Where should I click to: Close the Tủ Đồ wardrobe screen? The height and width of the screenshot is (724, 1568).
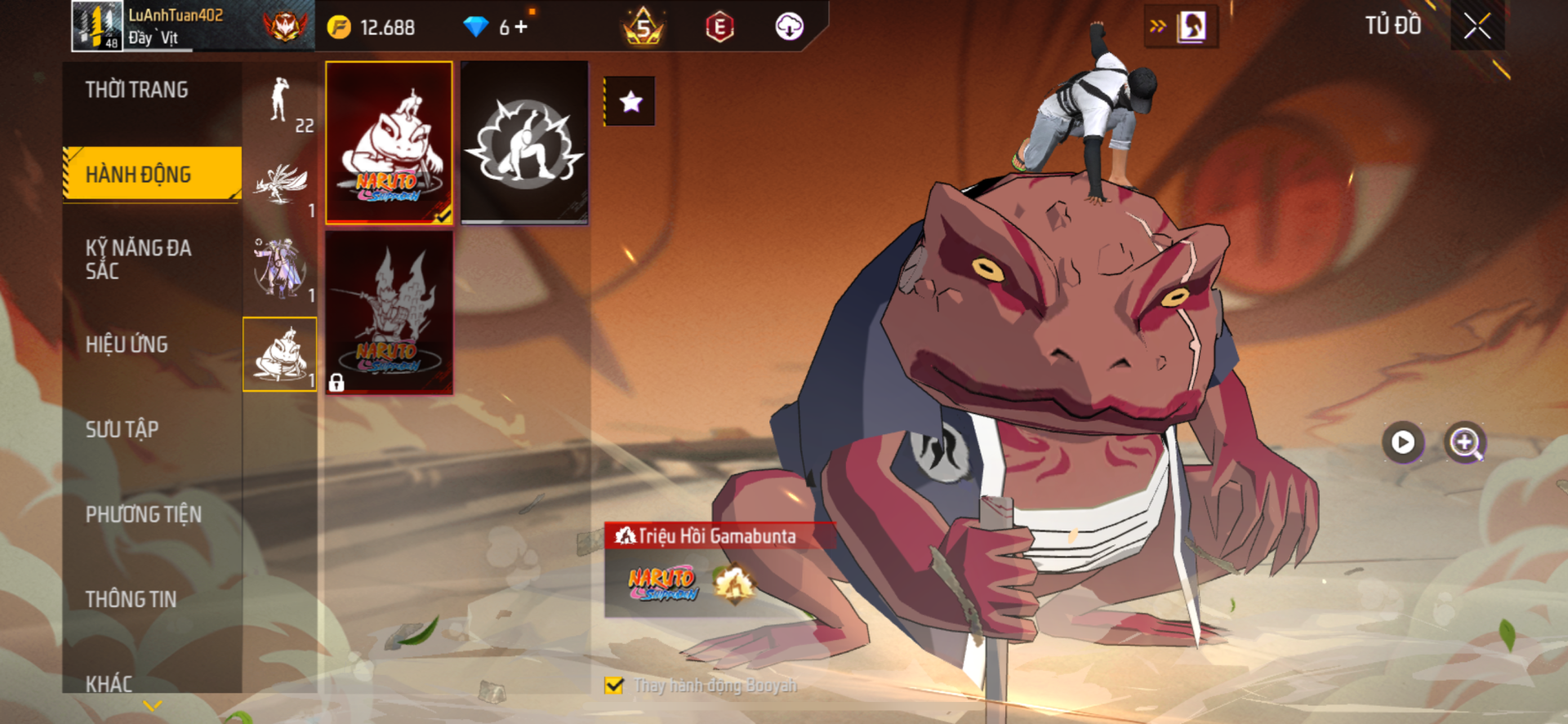[x=1477, y=26]
